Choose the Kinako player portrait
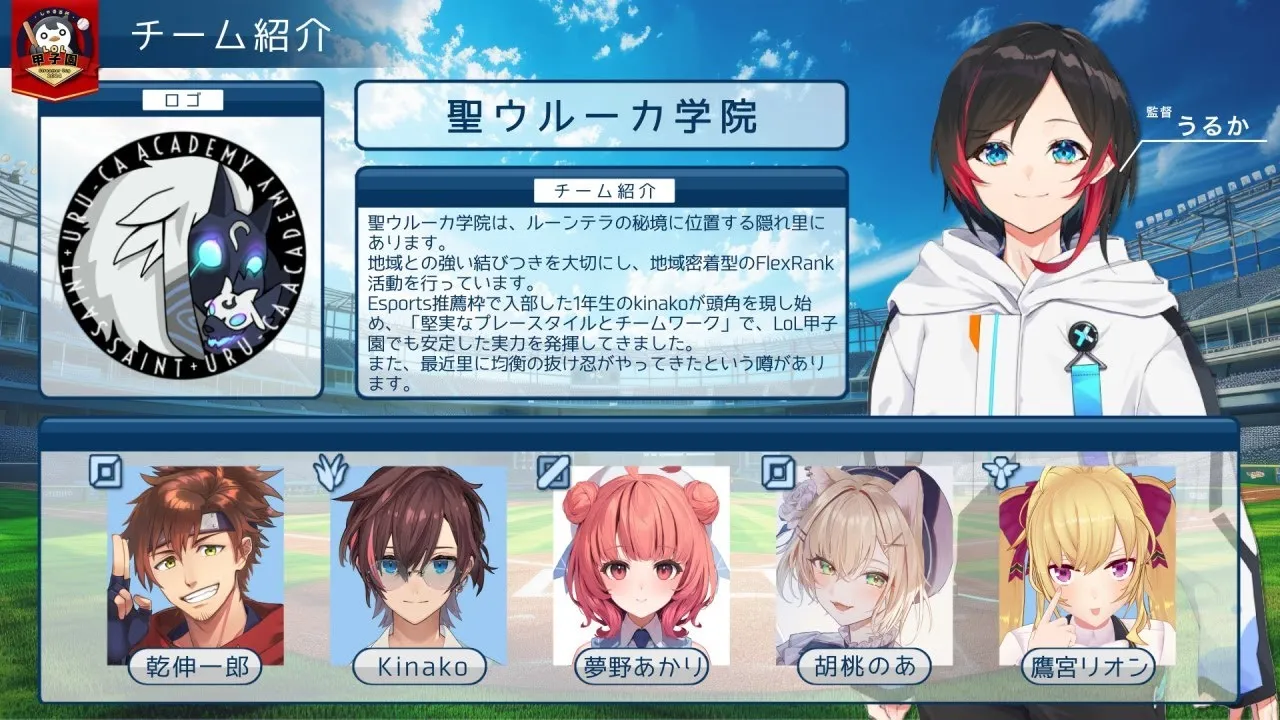The image size is (1280, 720). pos(418,560)
